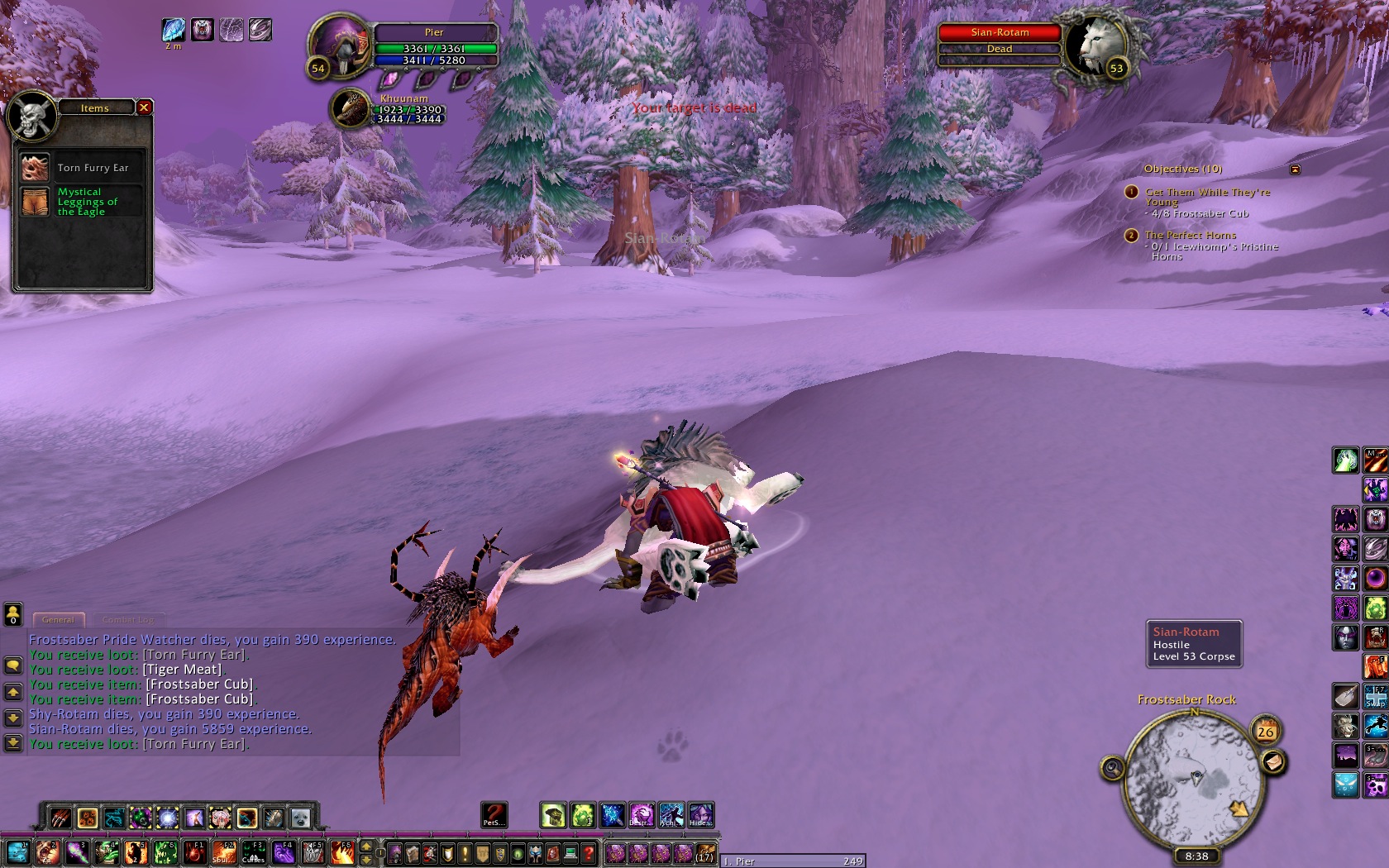Switch to the Combat Log chat tab
1389x868 pixels.
[x=128, y=619]
